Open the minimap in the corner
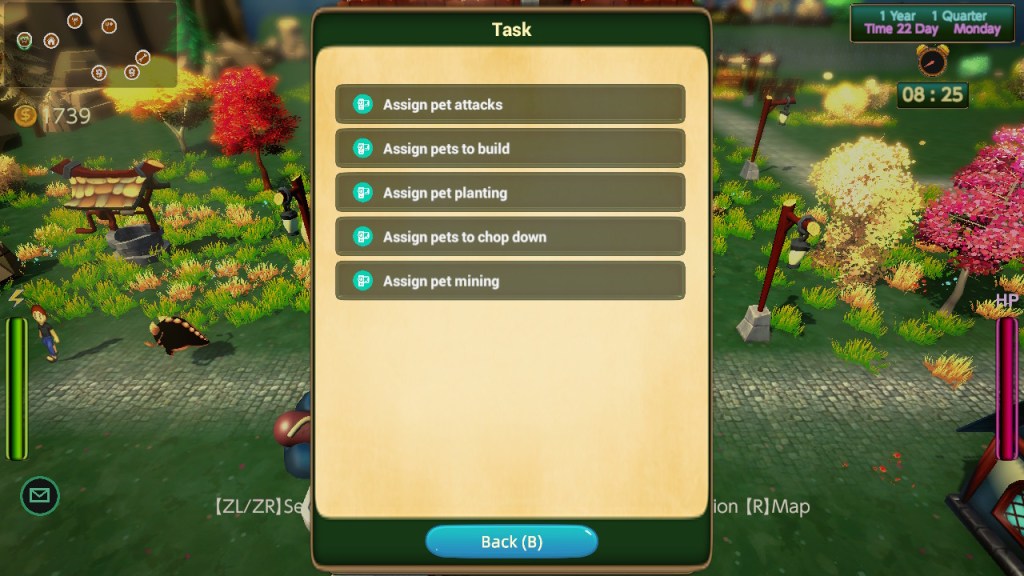 (x=89, y=44)
